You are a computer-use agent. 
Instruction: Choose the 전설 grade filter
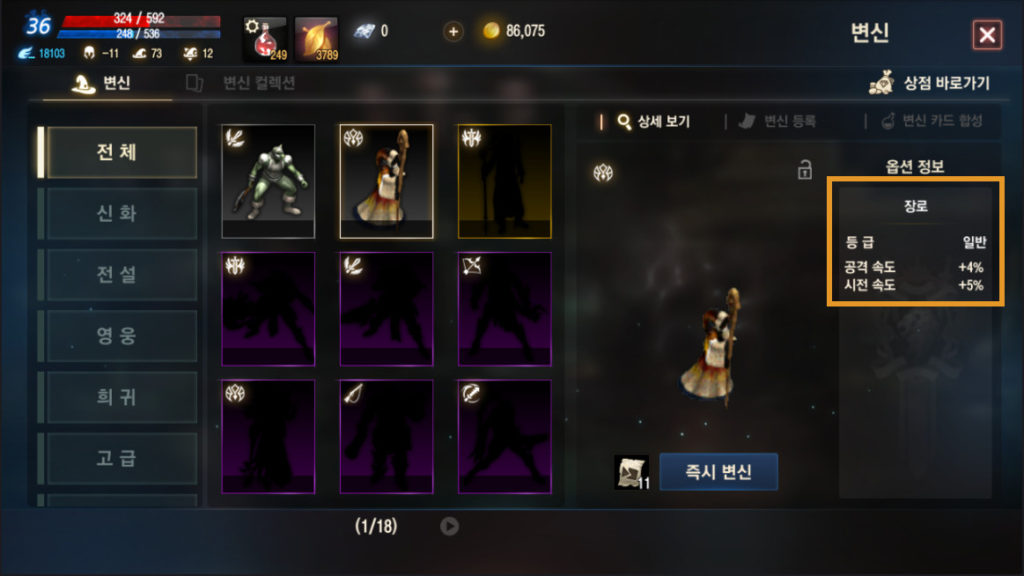[x=117, y=274]
